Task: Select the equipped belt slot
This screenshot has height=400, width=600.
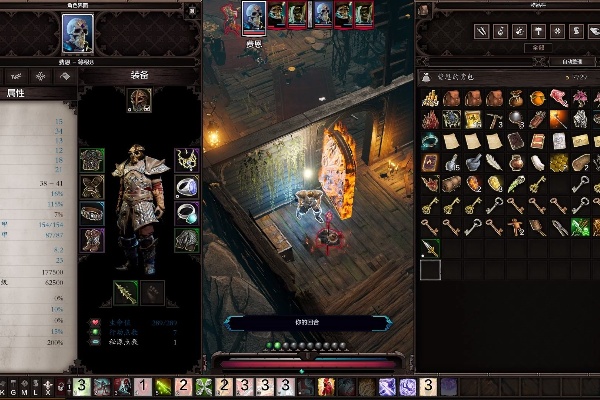Action: point(93,213)
